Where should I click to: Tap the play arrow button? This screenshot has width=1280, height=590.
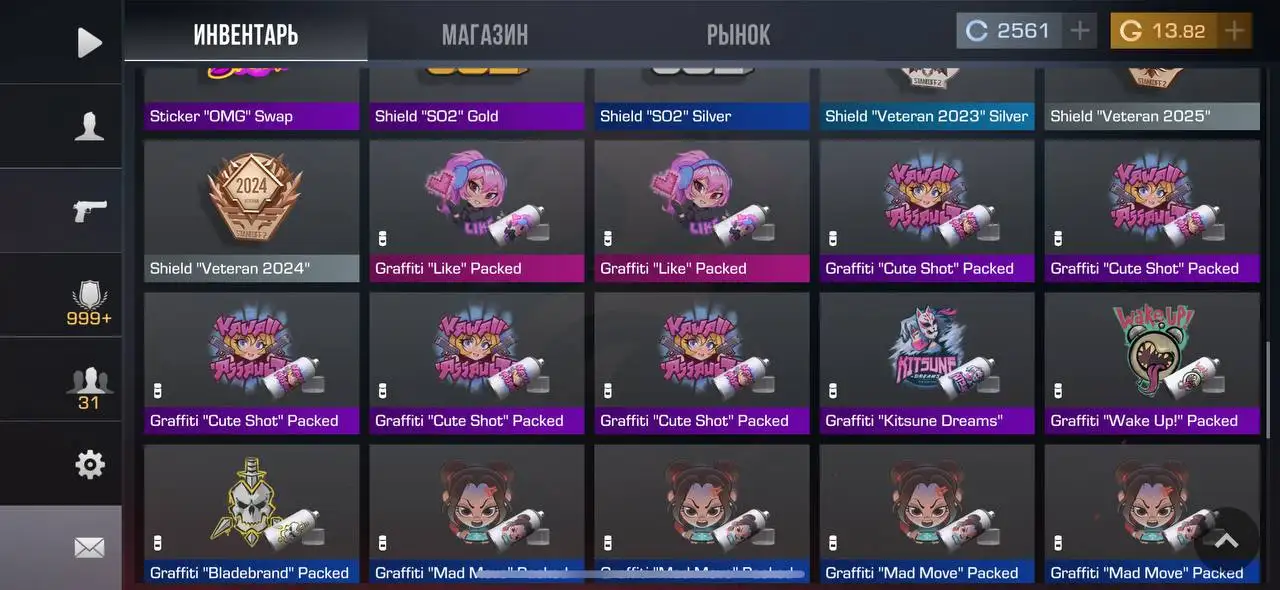(89, 42)
